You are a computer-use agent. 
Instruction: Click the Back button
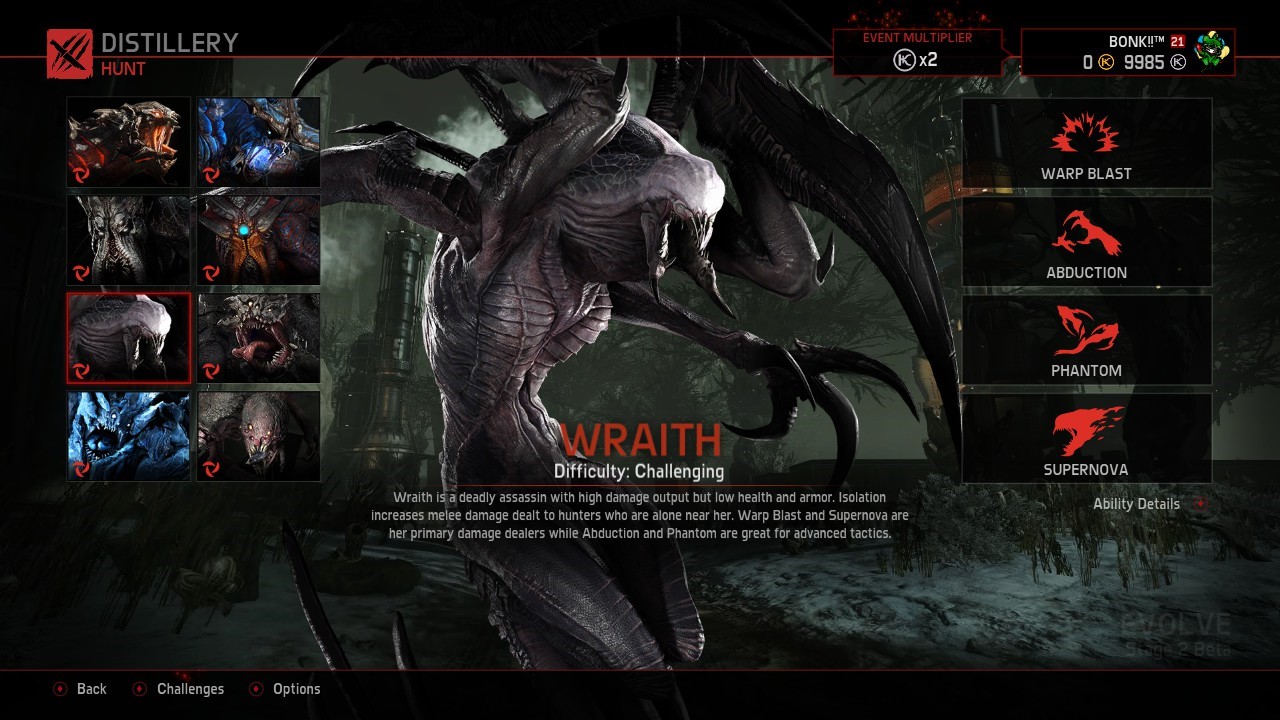91,689
